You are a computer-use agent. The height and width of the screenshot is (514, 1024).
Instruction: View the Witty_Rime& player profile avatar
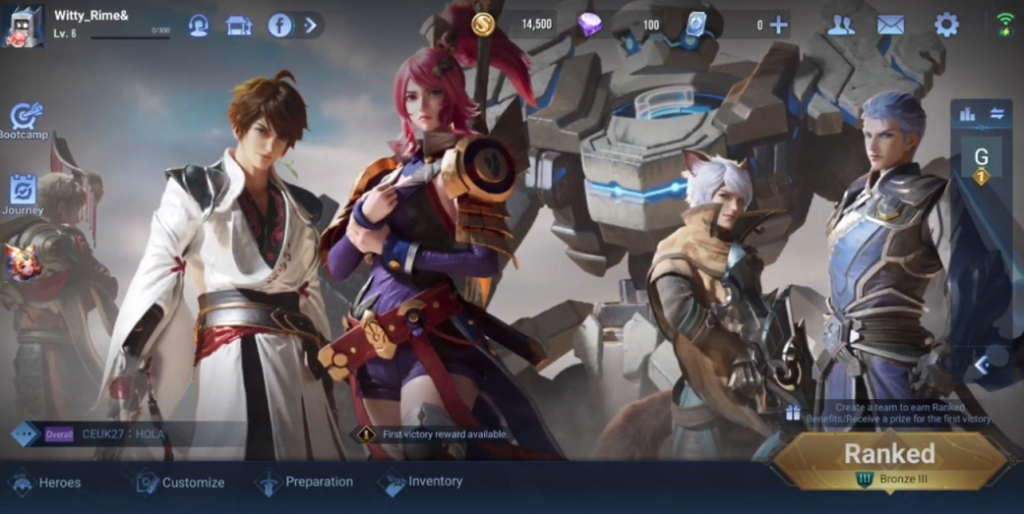pos(23,26)
